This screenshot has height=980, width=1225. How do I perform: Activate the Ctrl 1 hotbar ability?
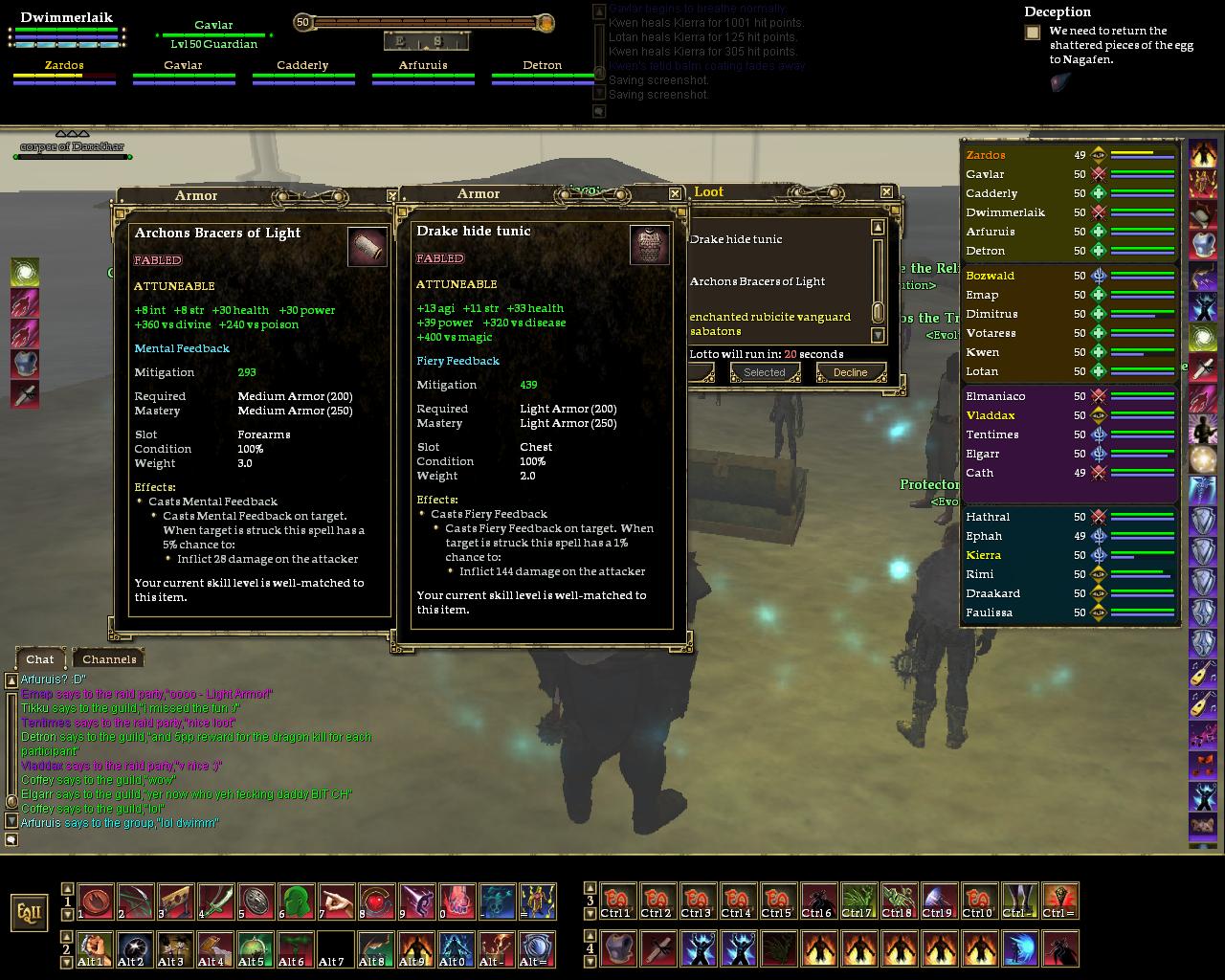(617, 901)
